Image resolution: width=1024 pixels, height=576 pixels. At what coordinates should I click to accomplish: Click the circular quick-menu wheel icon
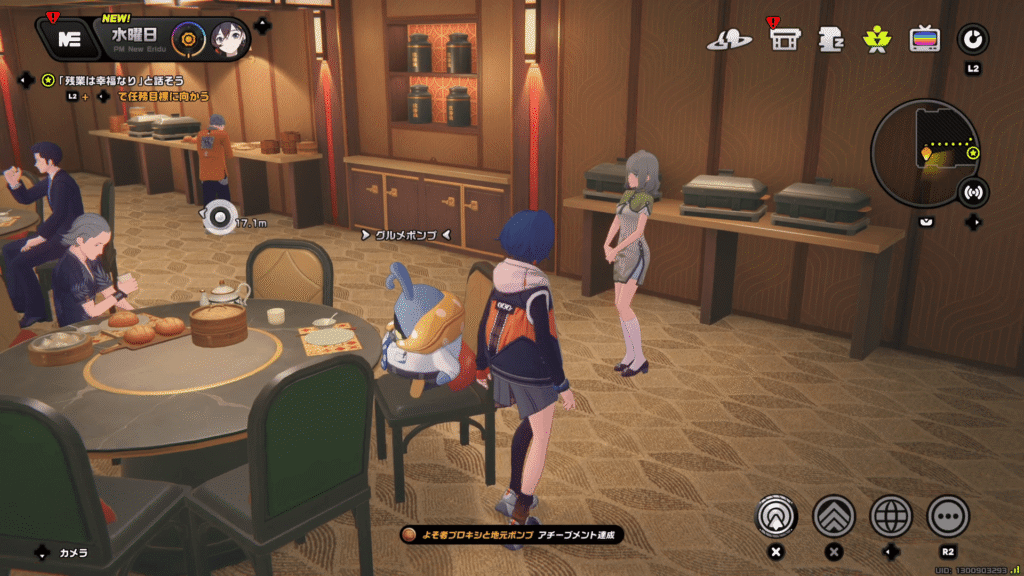pos(972,39)
